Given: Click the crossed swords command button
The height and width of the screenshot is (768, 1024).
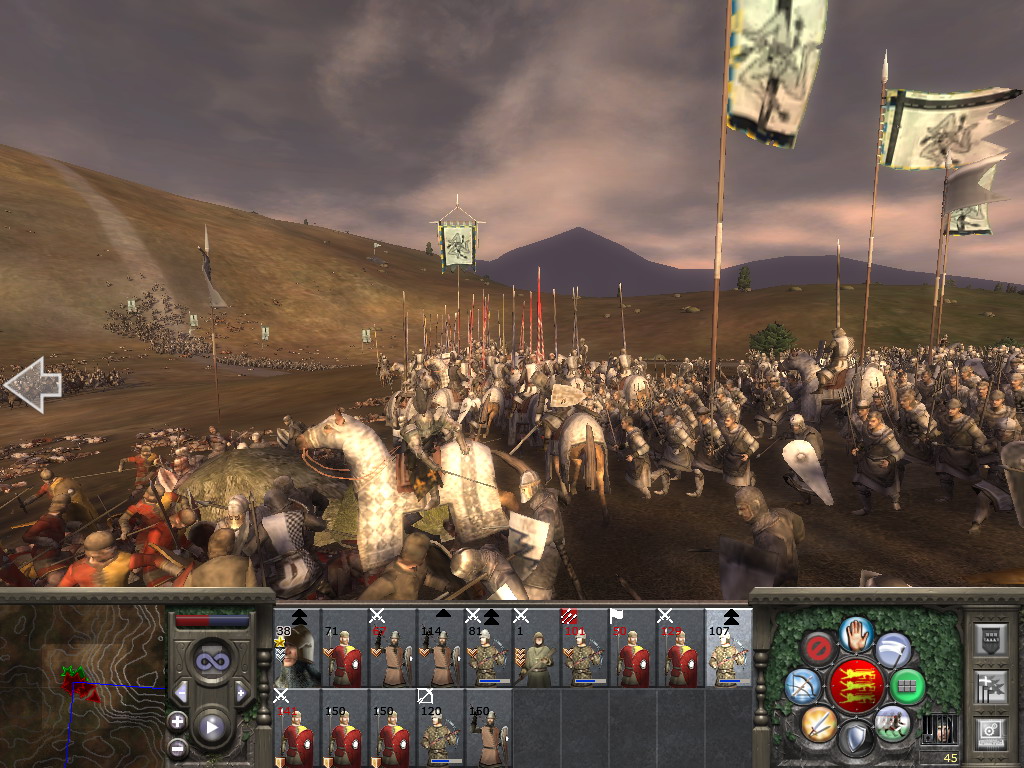Looking at the screenshot, I should (819, 722).
